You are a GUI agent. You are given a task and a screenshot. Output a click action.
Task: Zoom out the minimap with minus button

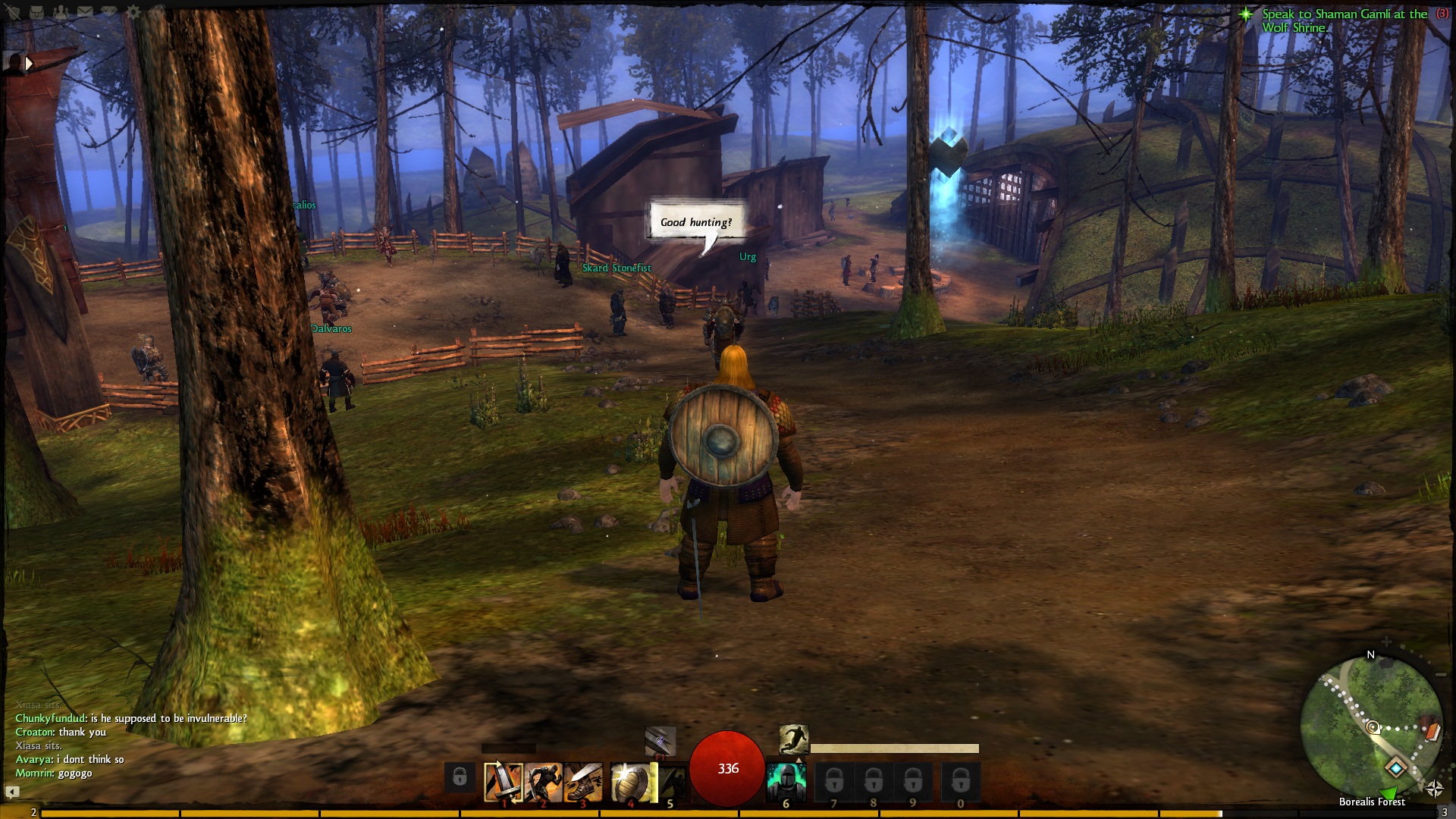click(1441, 674)
